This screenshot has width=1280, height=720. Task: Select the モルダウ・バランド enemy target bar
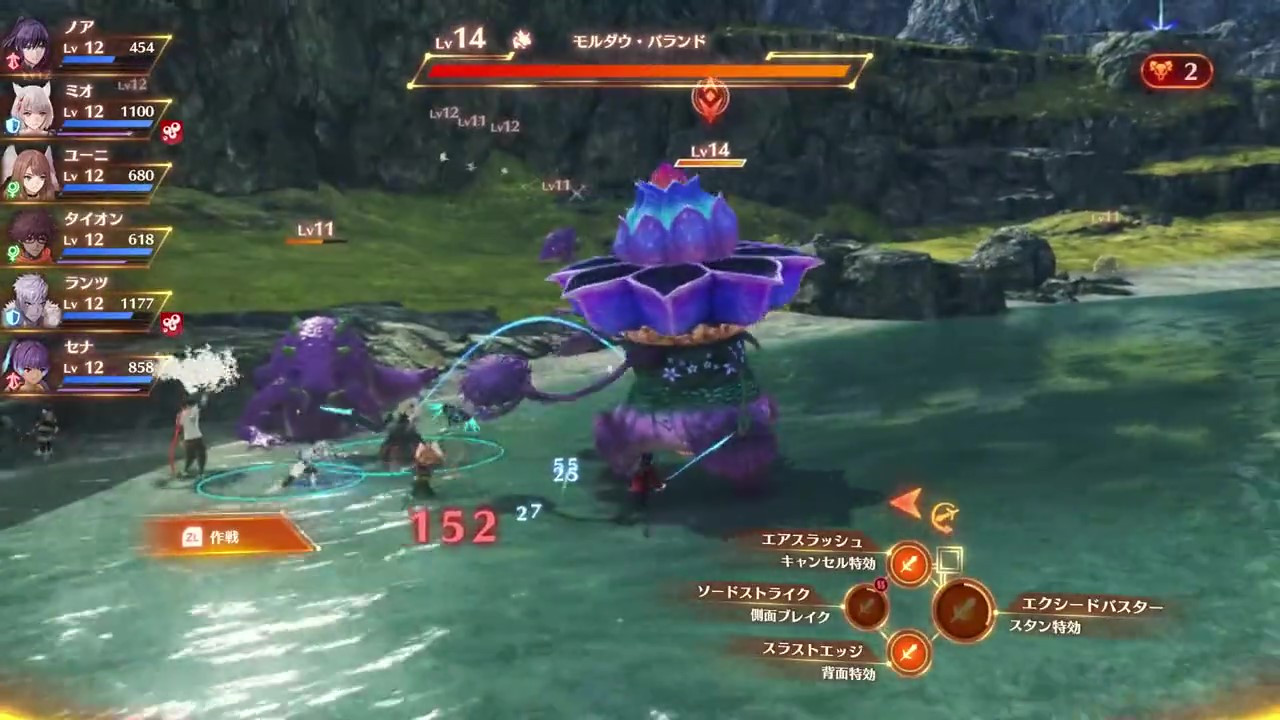coord(638,71)
